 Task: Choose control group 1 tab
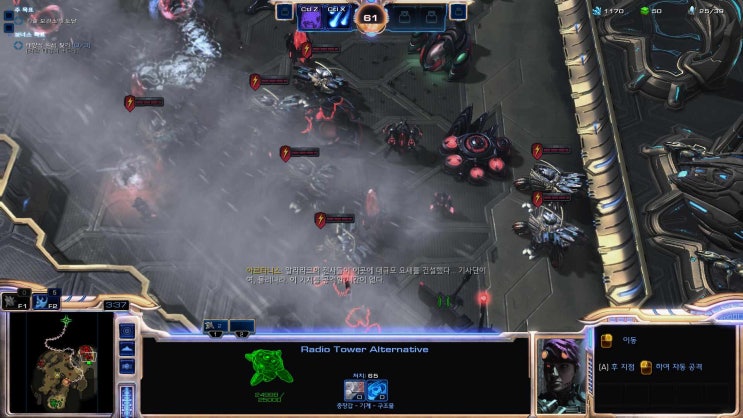coord(214,328)
